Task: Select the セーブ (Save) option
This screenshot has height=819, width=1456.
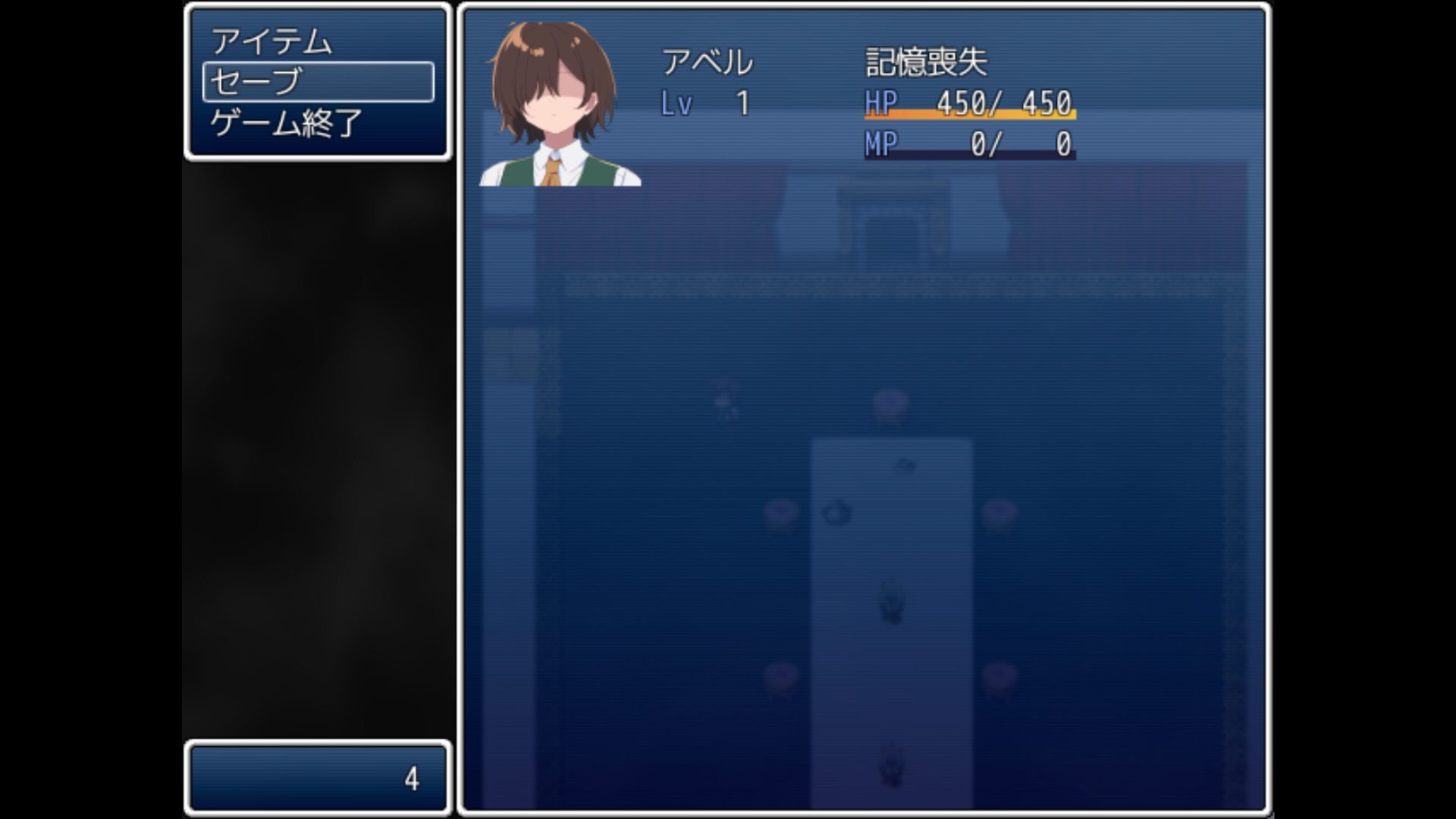Action: 318,82
